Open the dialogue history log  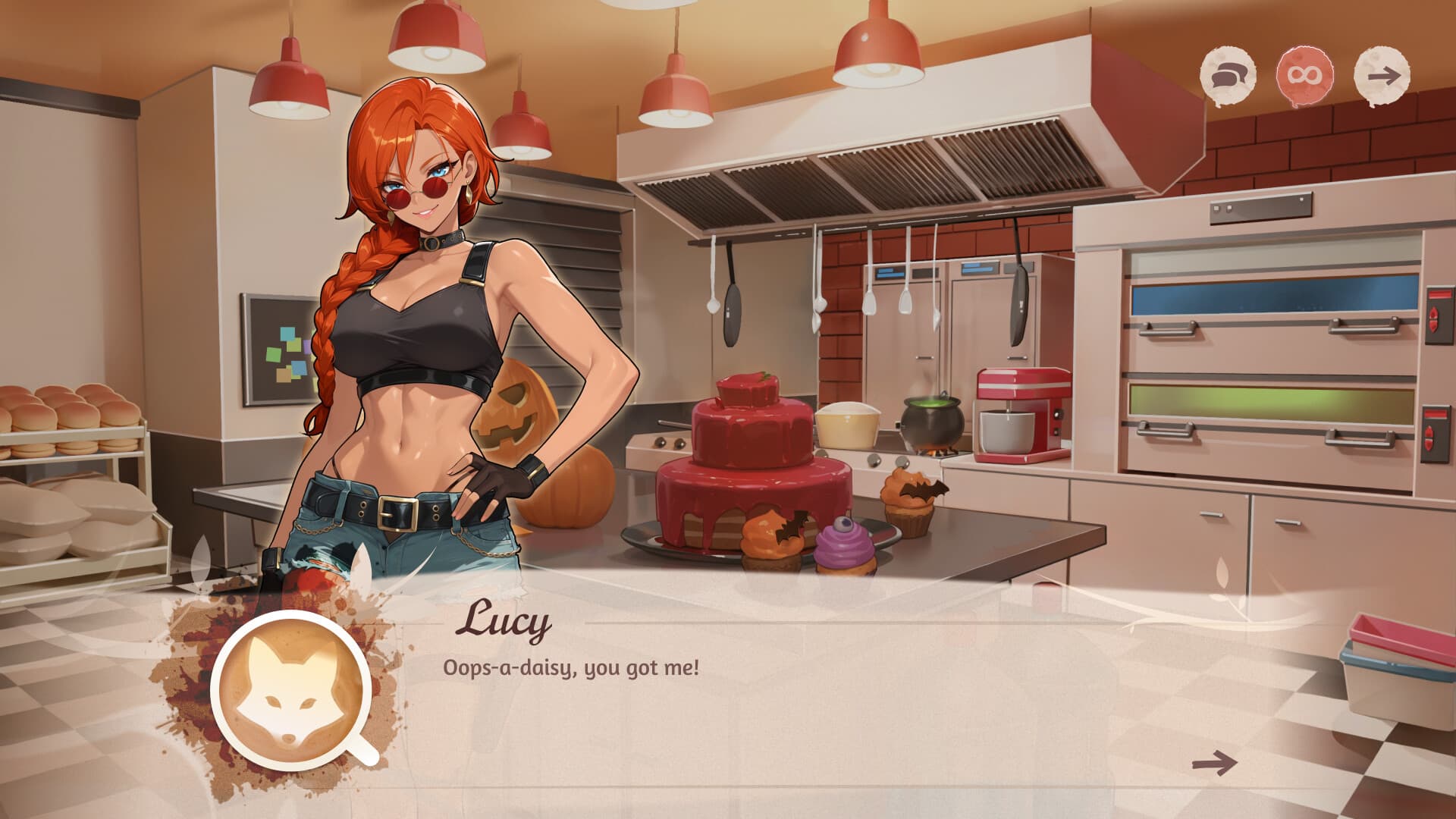(x=1227, y=76)
